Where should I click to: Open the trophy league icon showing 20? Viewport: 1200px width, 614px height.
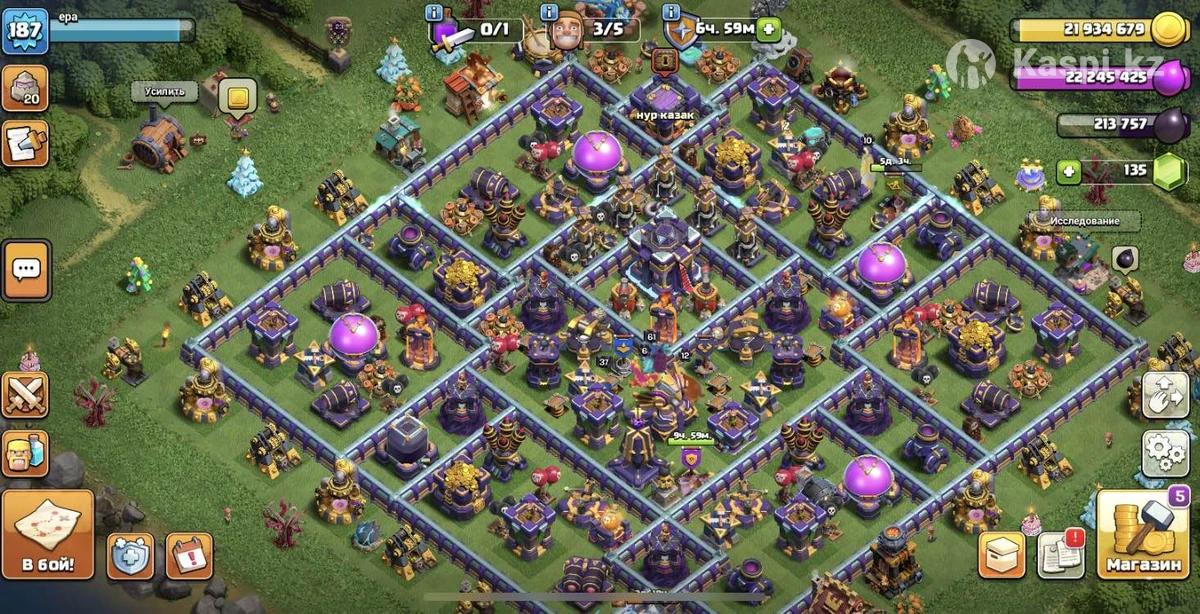[25, 89]
